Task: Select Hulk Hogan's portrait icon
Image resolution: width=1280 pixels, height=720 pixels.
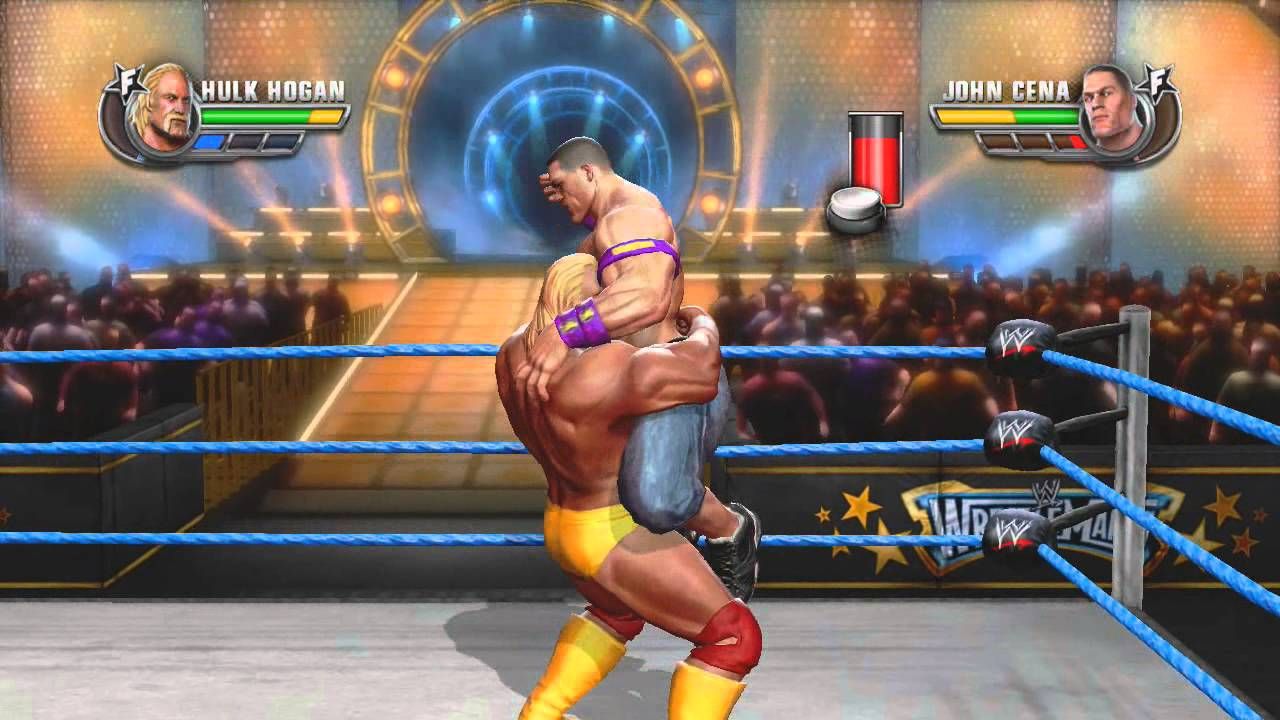Action: [x=165, y=112]
